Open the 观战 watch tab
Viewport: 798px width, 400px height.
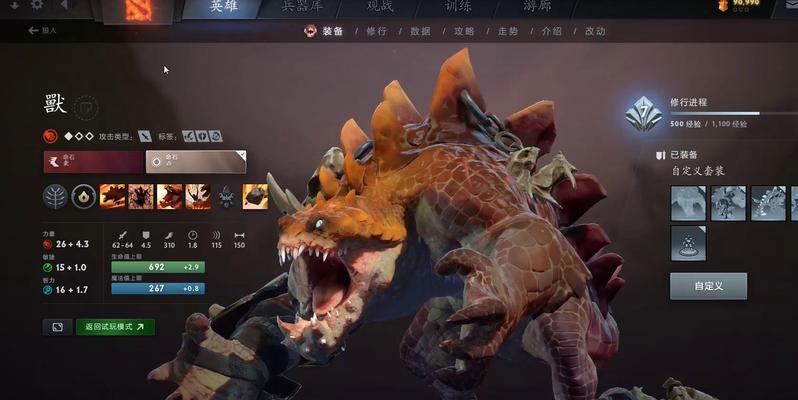pyautogui.click(x=380, y=7)
